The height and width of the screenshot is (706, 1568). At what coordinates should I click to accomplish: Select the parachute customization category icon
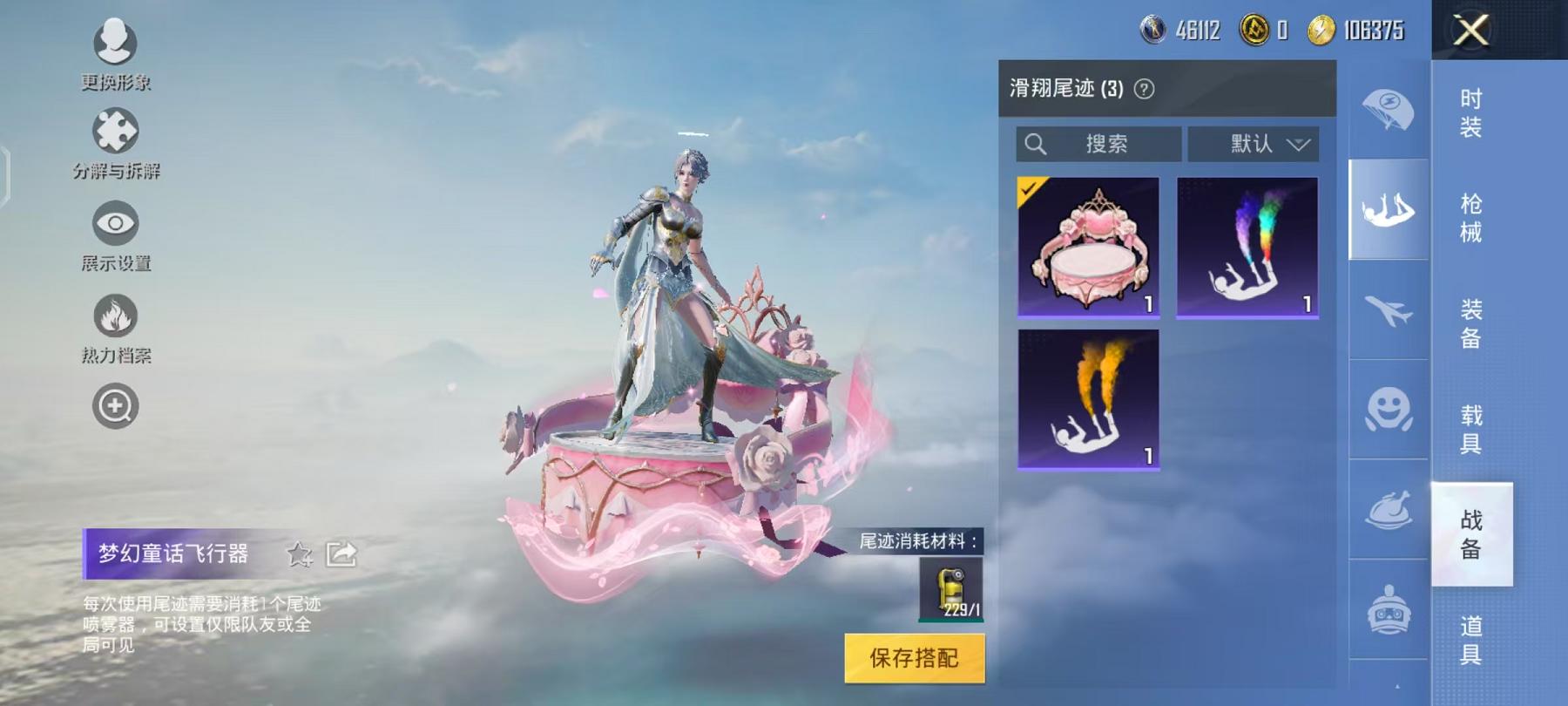pyautogui.click(x=1389, y=106)
